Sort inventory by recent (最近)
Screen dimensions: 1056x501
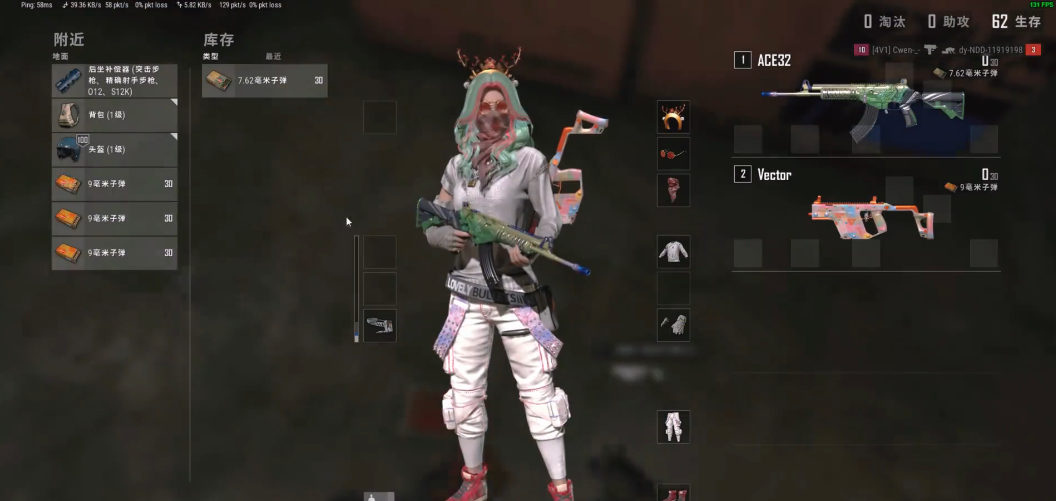tap(273, 56)
